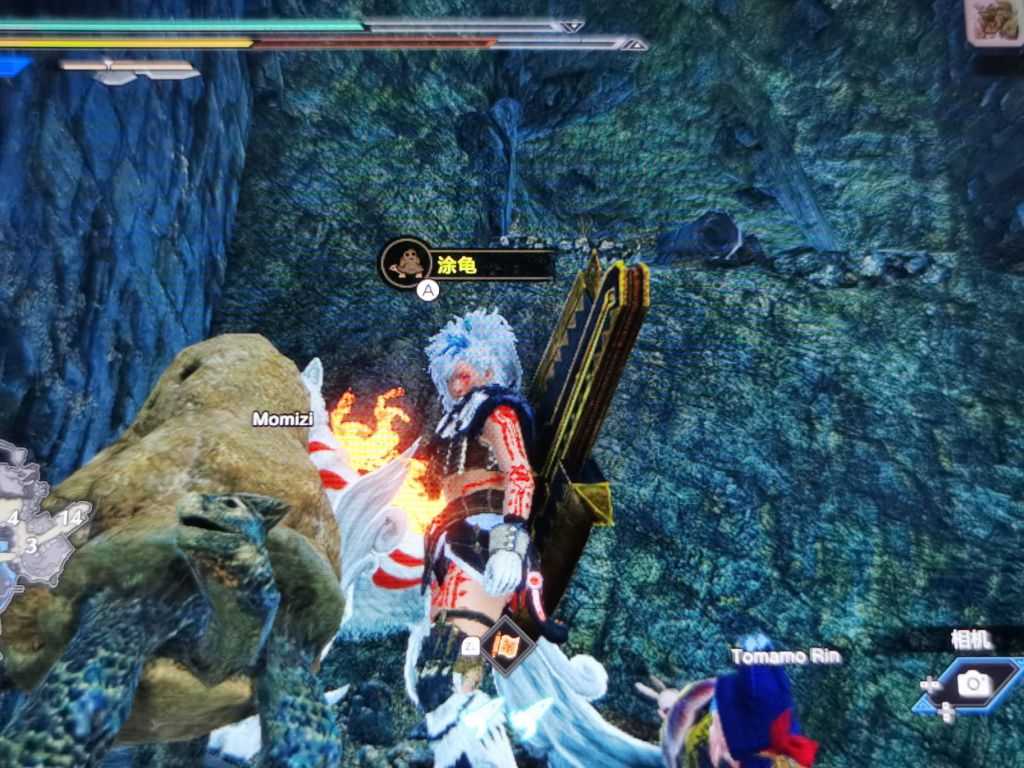Select the Tomamo Rin name tag

point(785,657)
